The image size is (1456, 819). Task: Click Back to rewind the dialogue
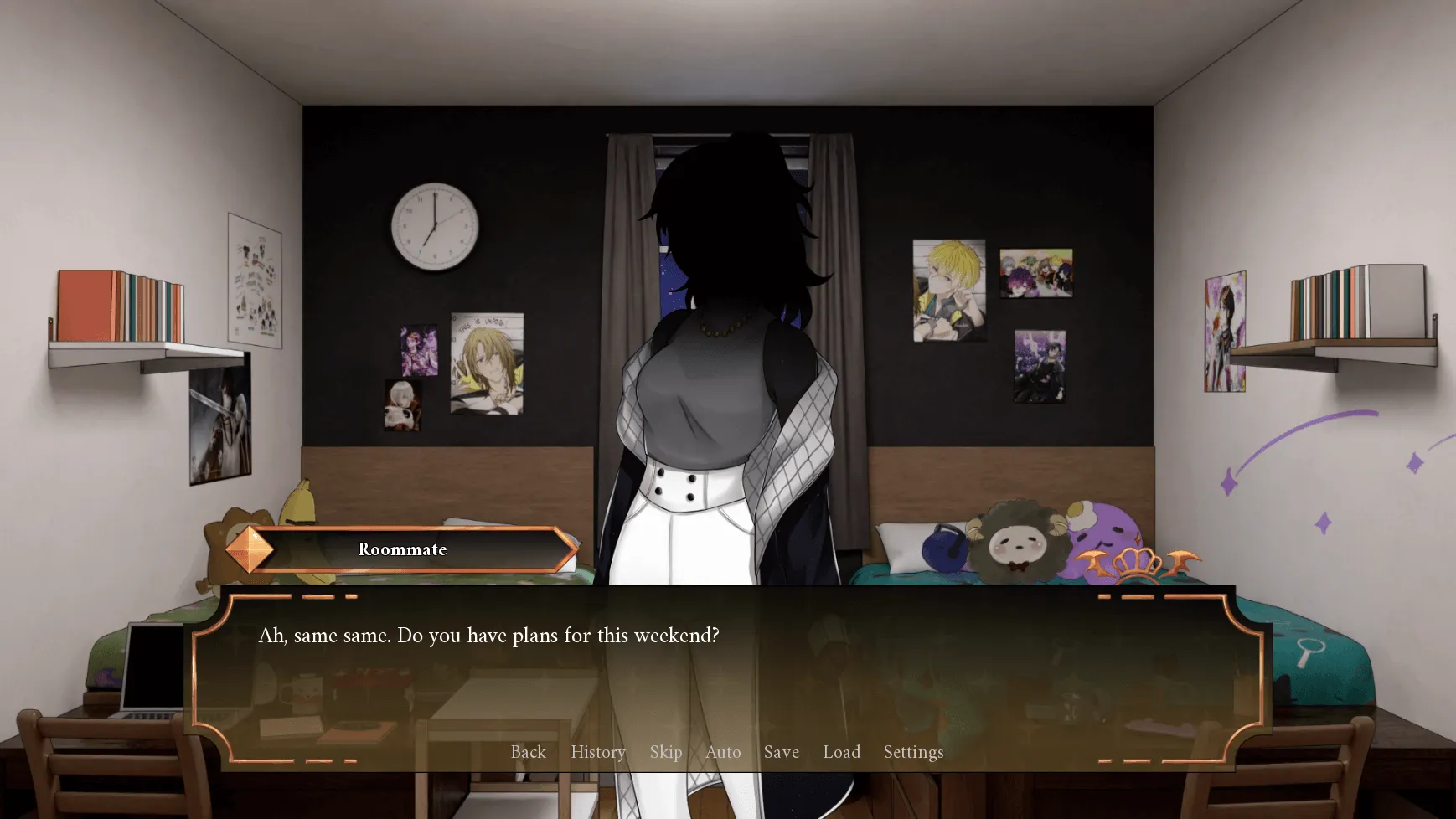point(528,752)
